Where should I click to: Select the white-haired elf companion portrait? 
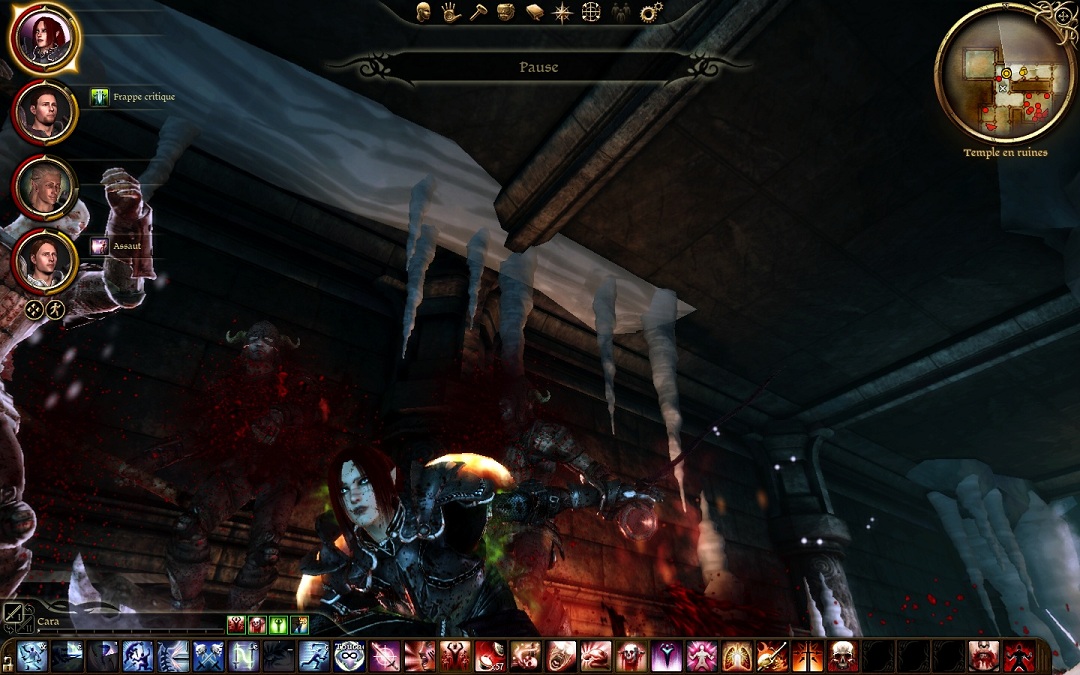click(x=45, y=187)
